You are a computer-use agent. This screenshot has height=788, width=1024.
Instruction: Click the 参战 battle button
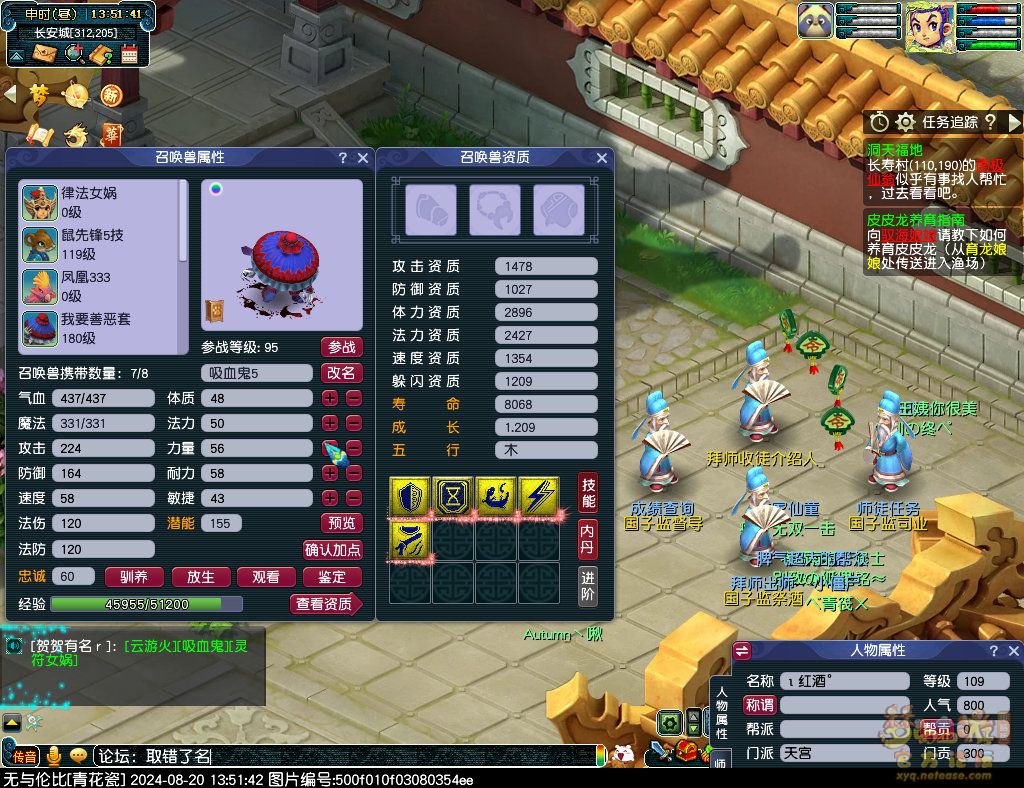341,347
